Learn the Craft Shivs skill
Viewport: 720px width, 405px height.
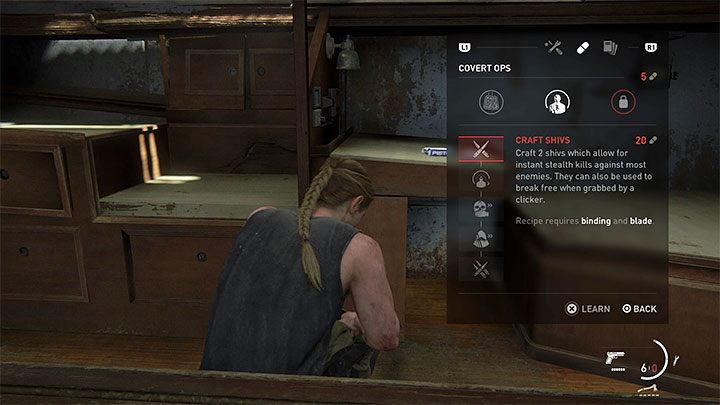click(588, 309)
